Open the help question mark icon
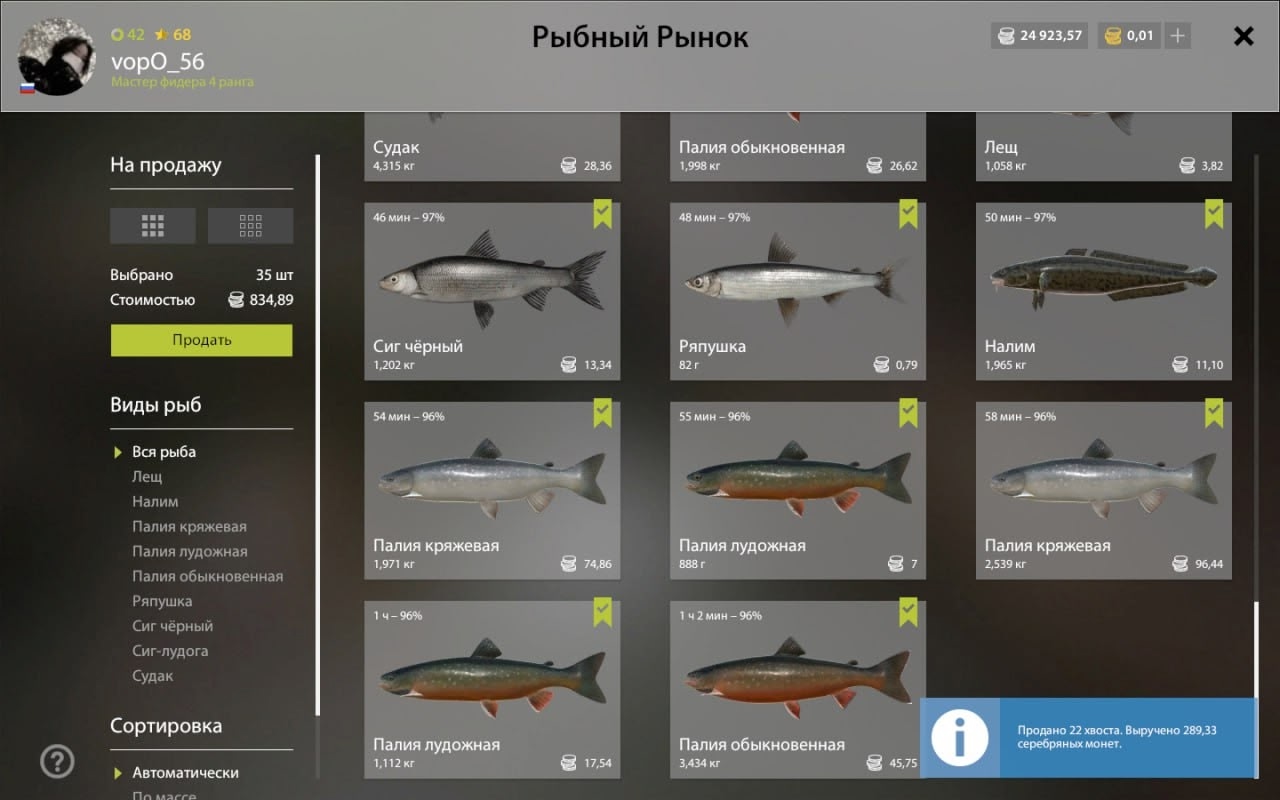1280x800 pixels. click(x=57, y=762)
